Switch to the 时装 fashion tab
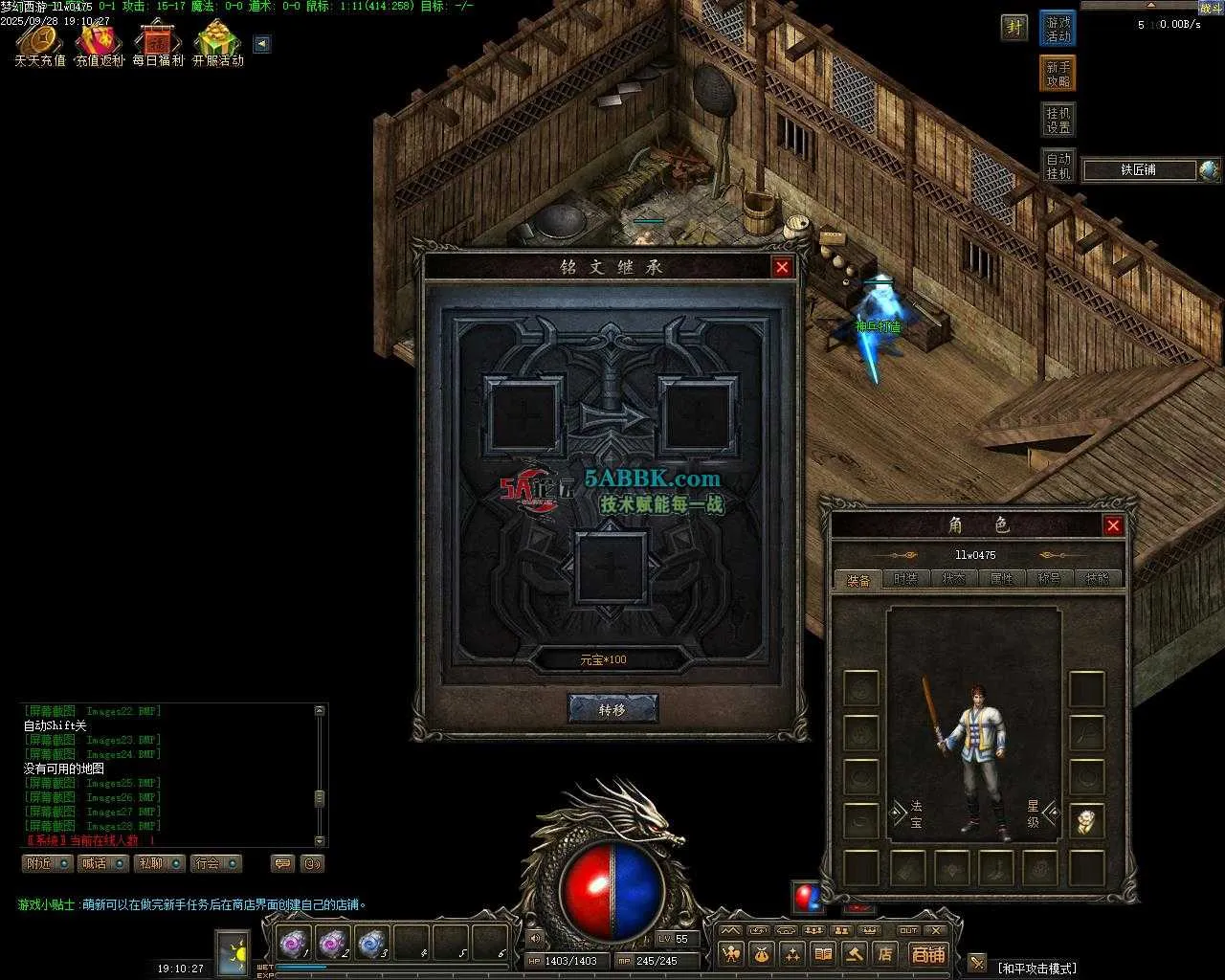 point(905,579)
